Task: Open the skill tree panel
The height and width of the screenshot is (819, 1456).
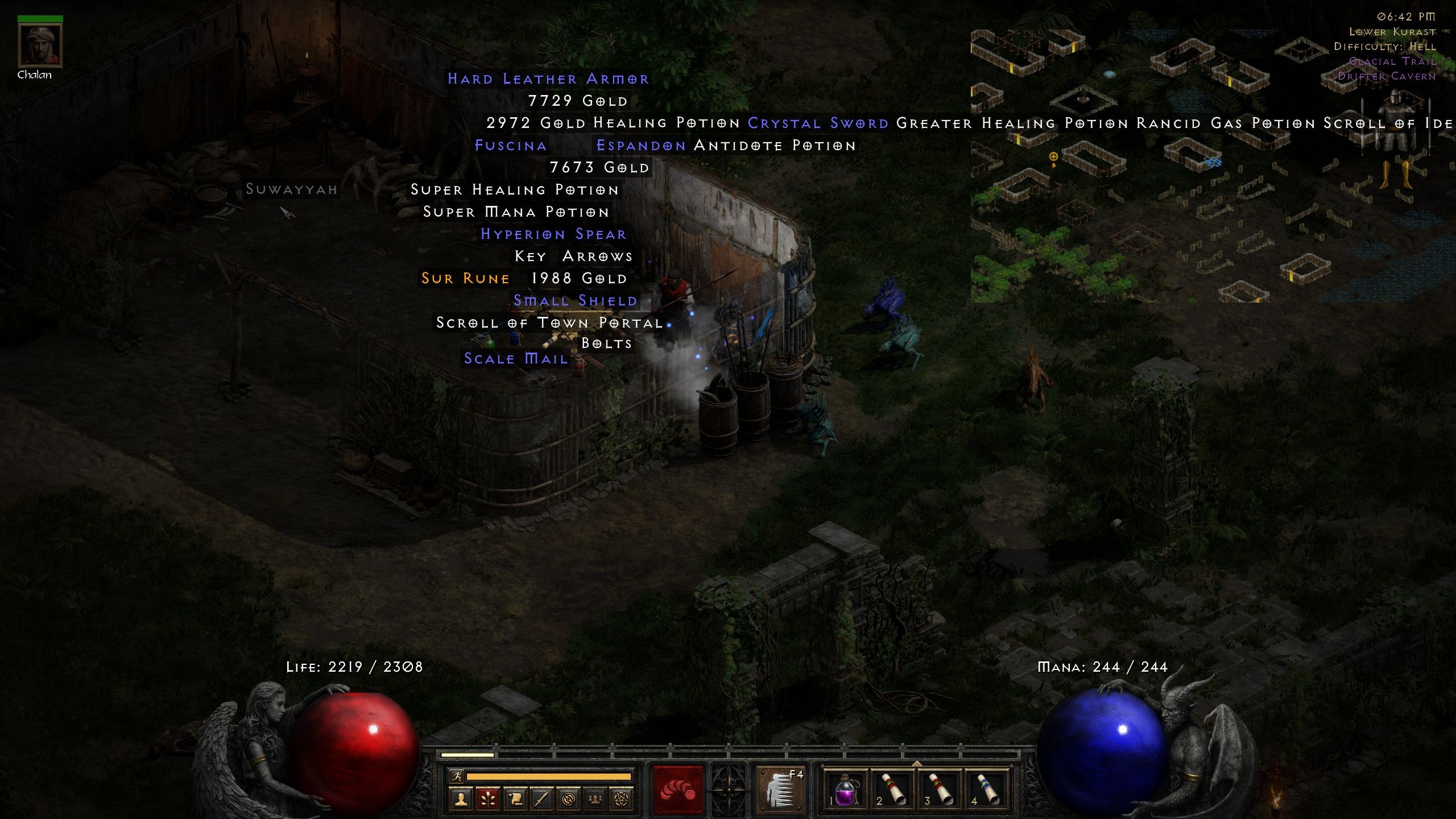Action: coord(488,800)
